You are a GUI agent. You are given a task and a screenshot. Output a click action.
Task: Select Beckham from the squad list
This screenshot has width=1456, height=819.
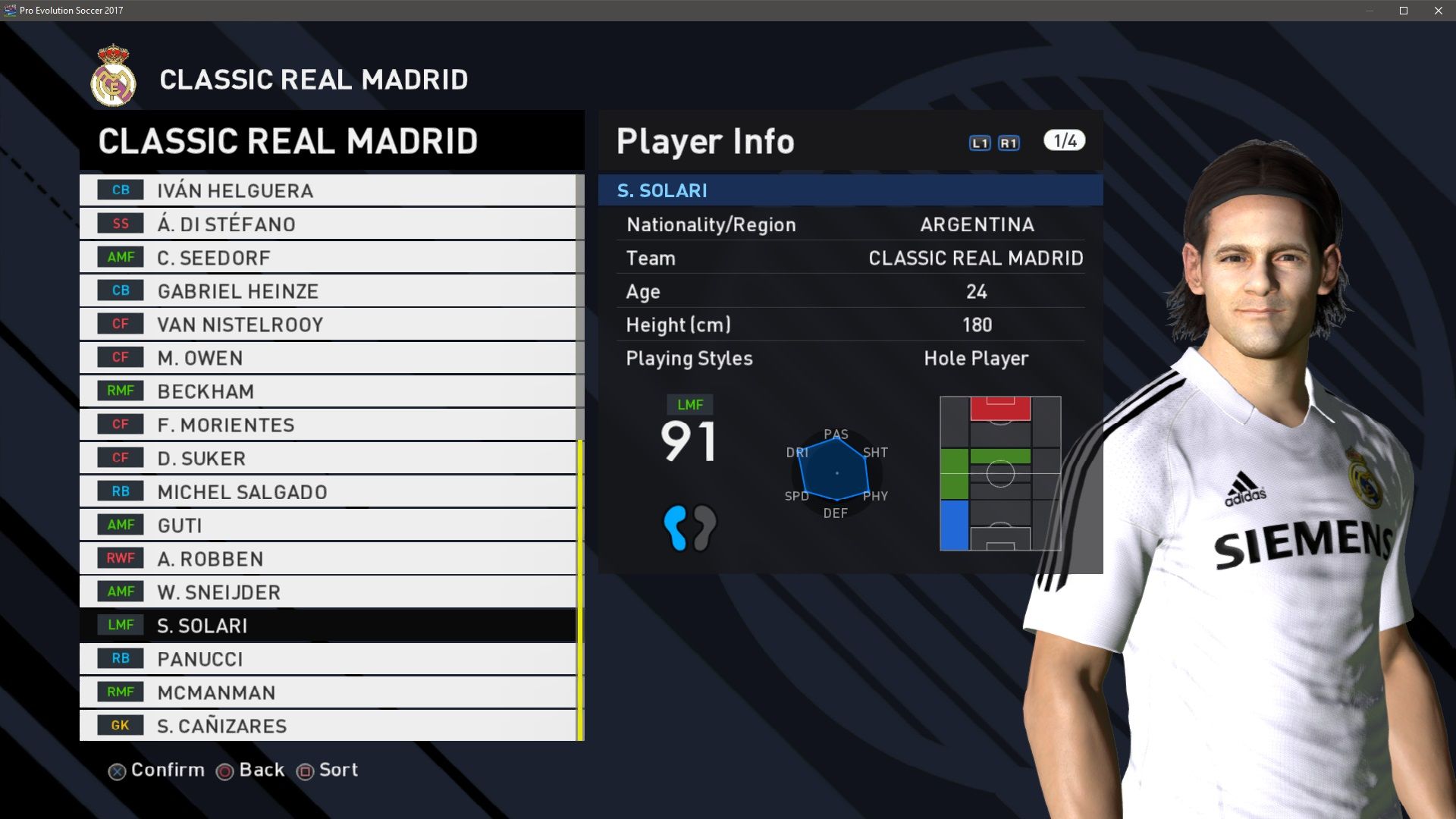pyautogui.click(x=328, y=391)
